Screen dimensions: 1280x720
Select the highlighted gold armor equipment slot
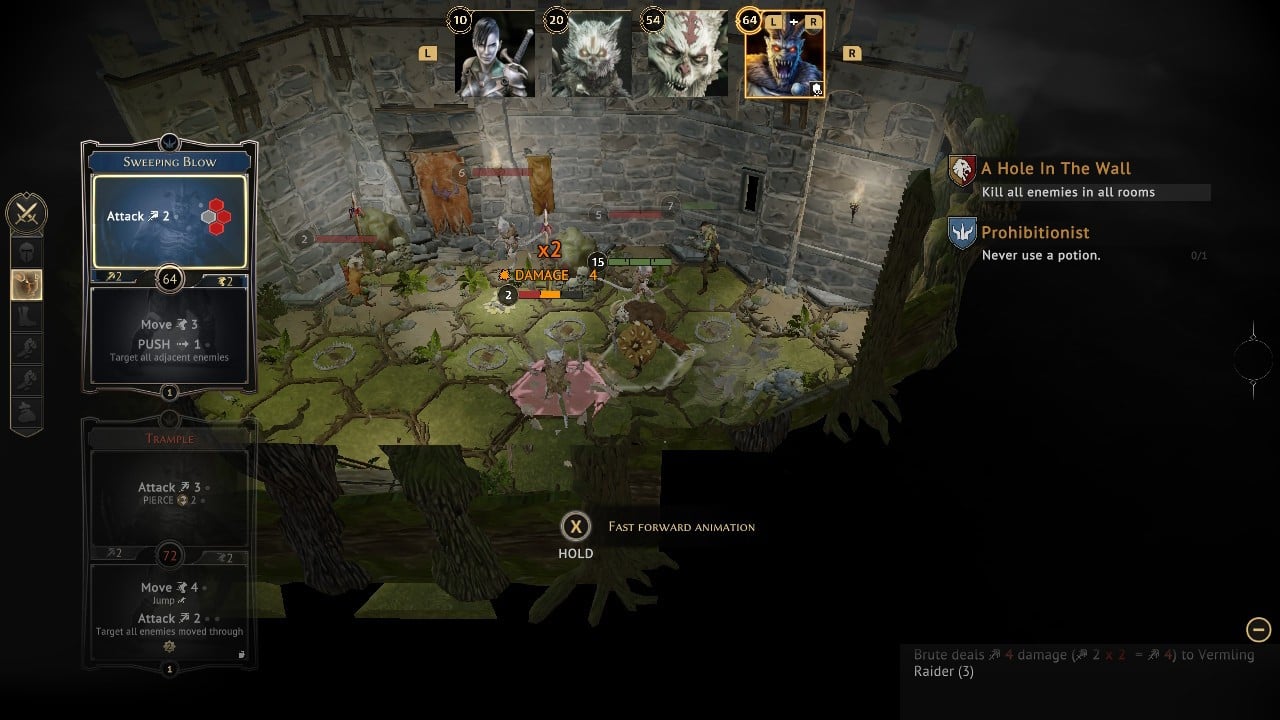coord(26,285)
